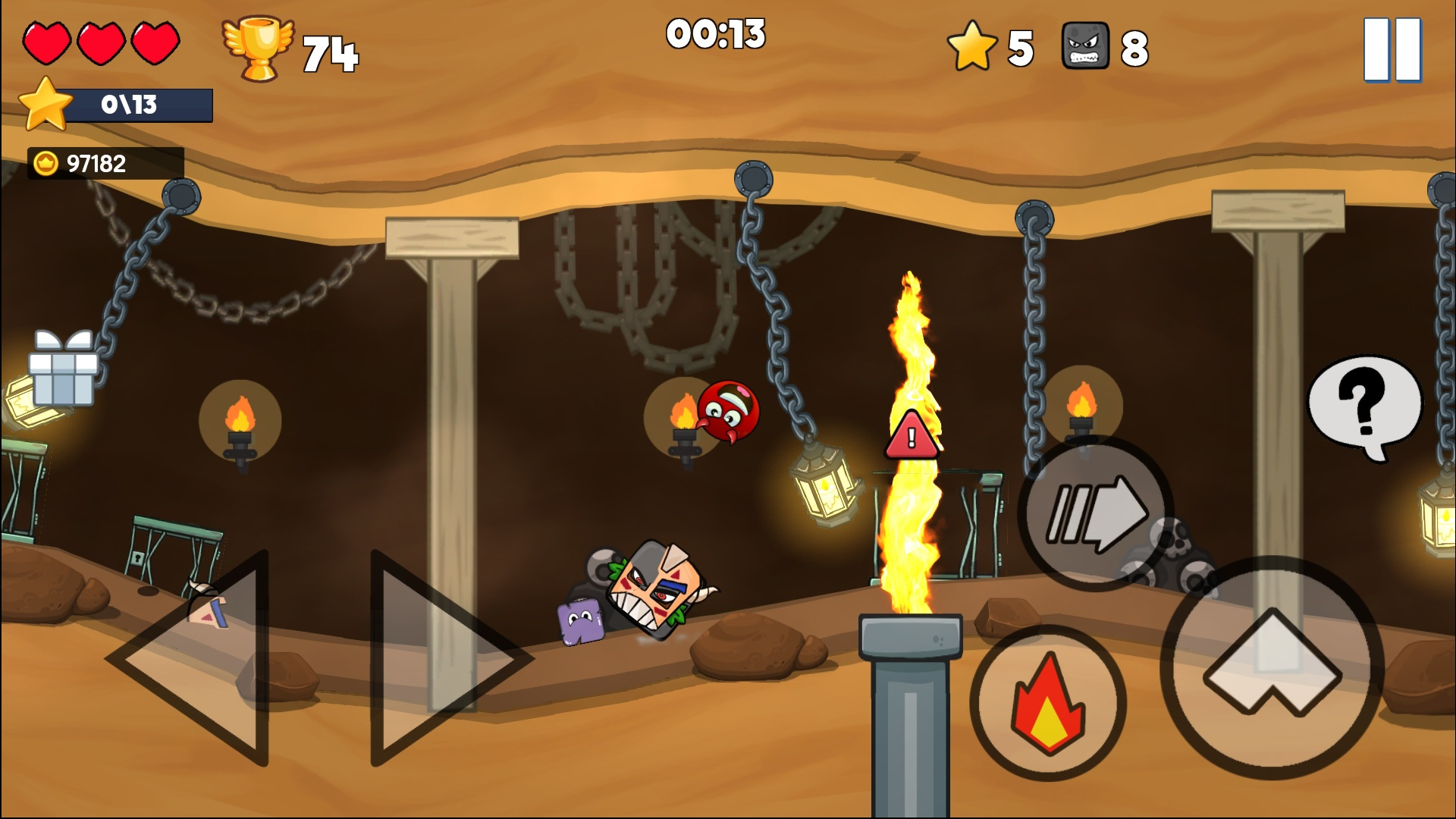
Task: Select the trophy score icon
Action: (258, 47)
